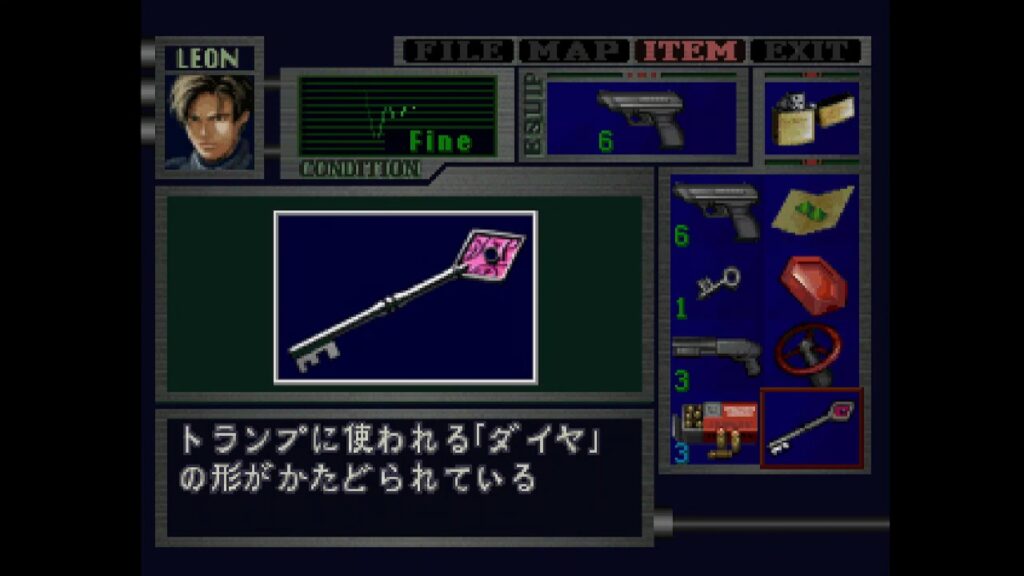Choose EXIT to close the inventory
Viewport: 1024px width, 576px height.
point(806,50)
